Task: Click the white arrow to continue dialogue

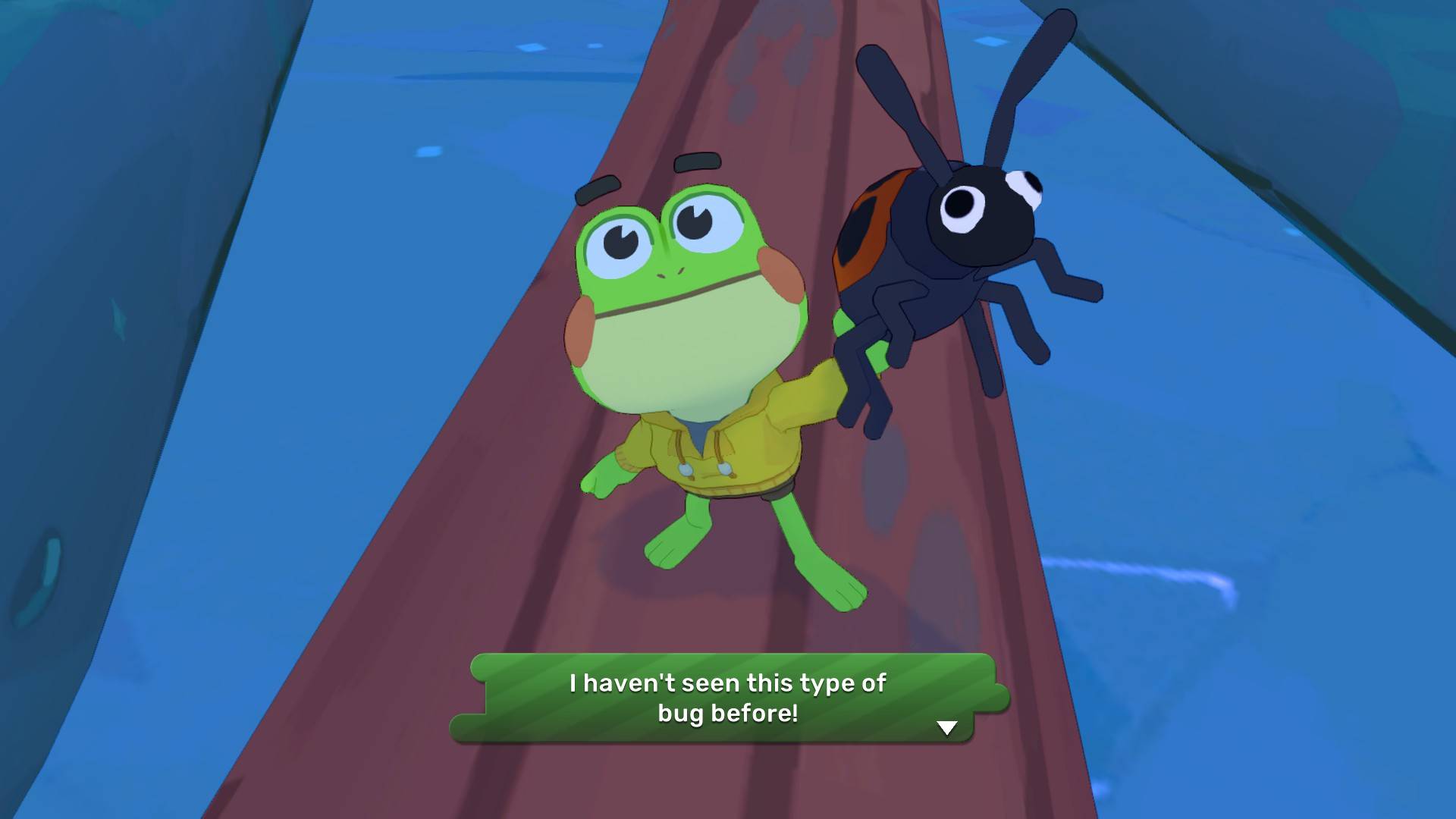Action: coord(946,728)
